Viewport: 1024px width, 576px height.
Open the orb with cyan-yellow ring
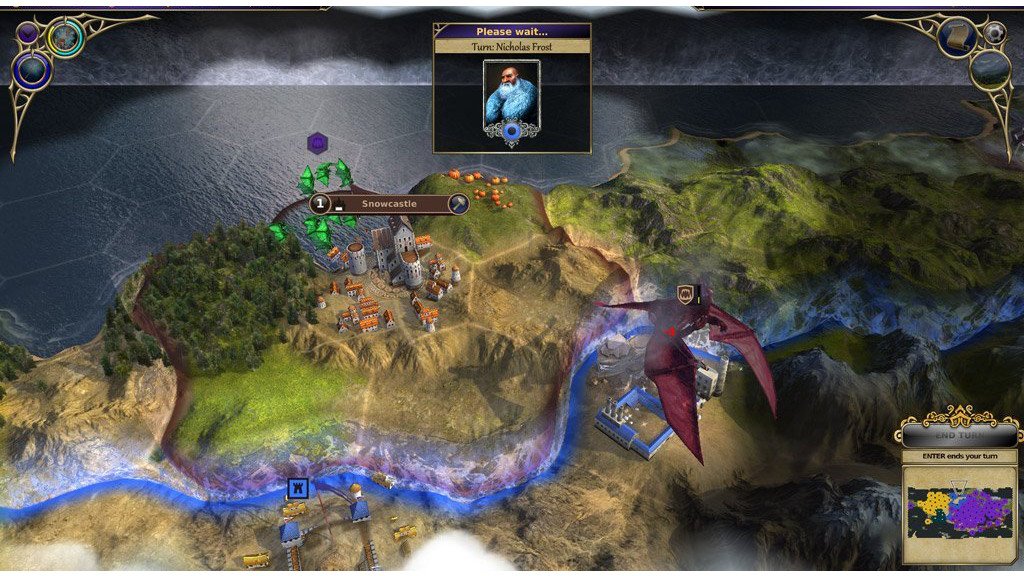click(65, 38)
